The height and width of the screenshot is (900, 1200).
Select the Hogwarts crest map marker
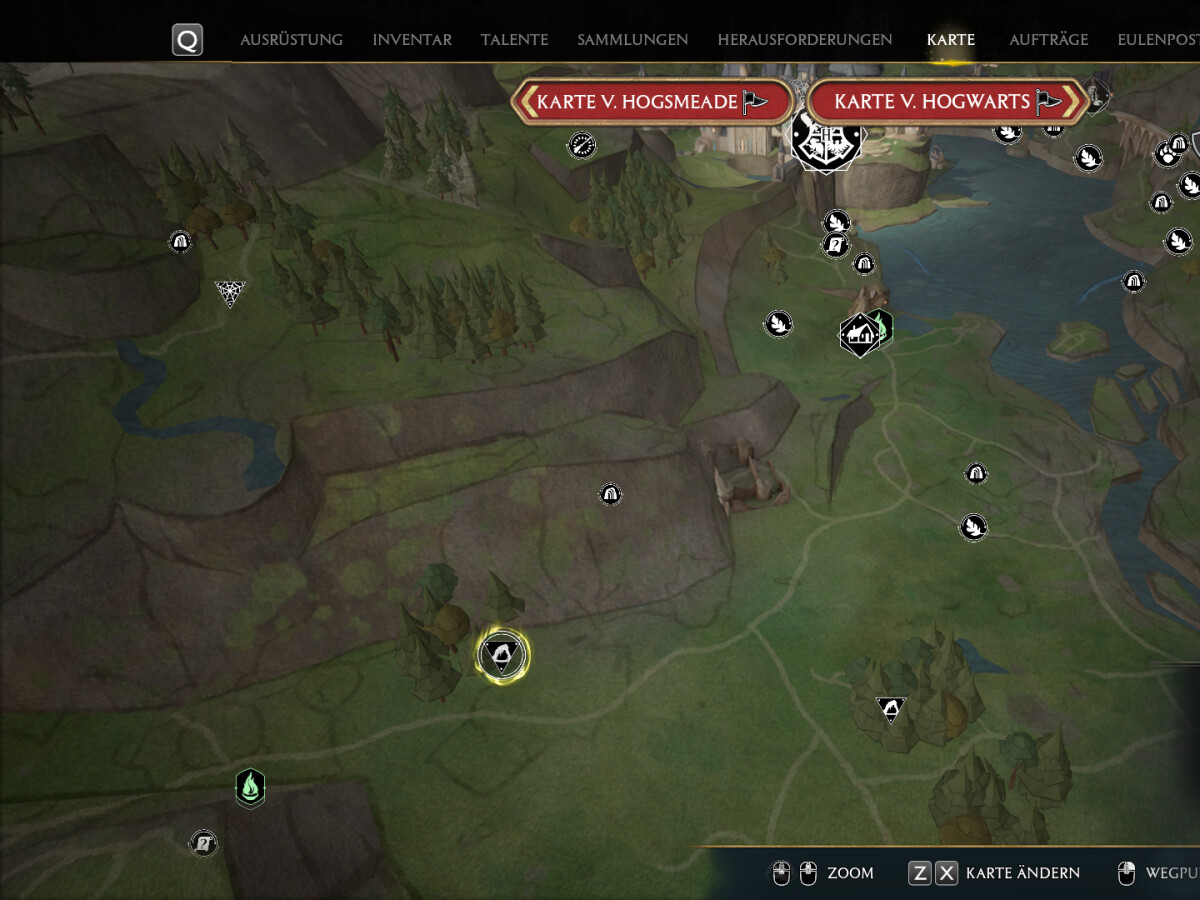click(x=826, y=140)
